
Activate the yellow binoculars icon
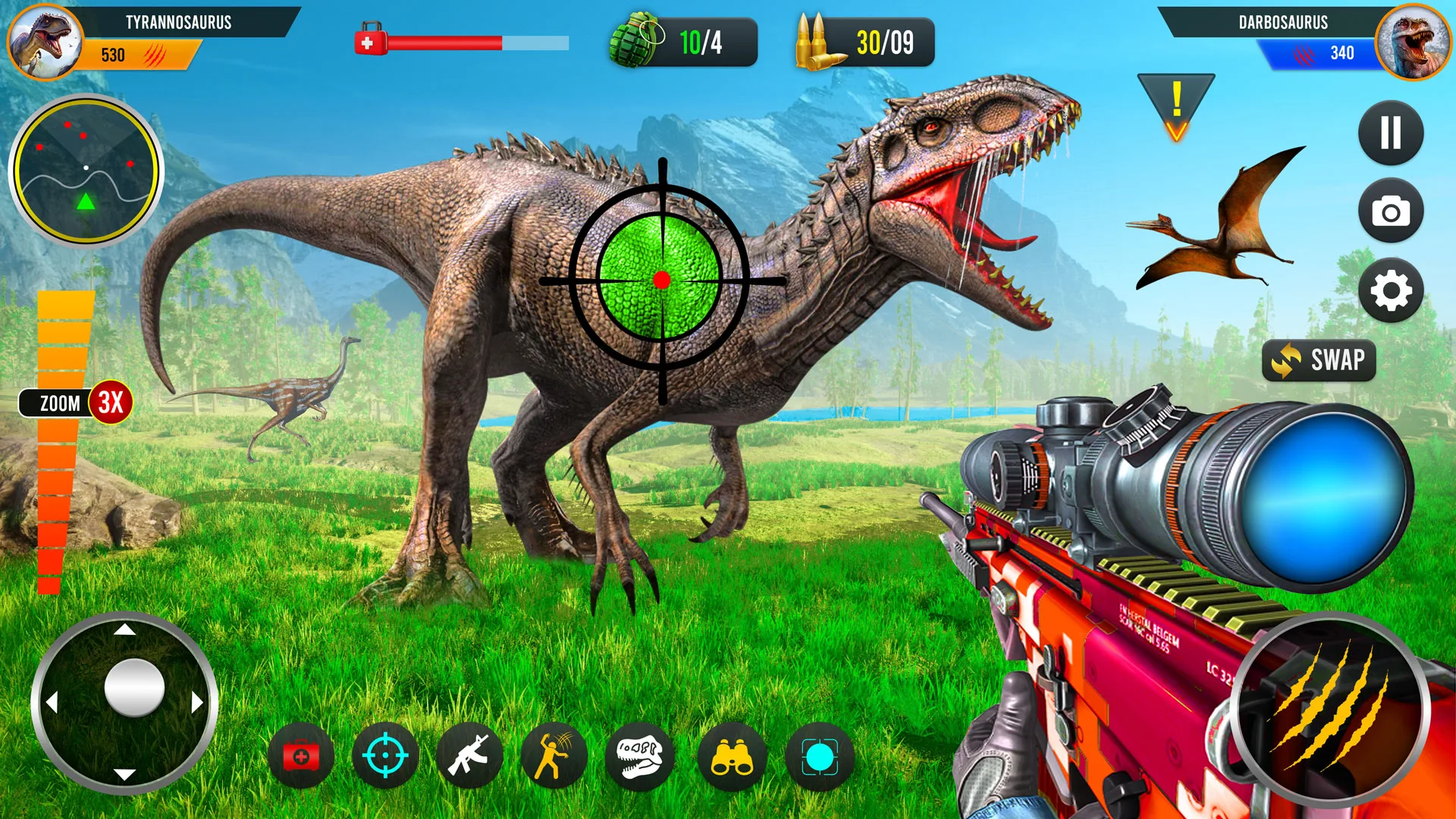[x=731, y=756]
